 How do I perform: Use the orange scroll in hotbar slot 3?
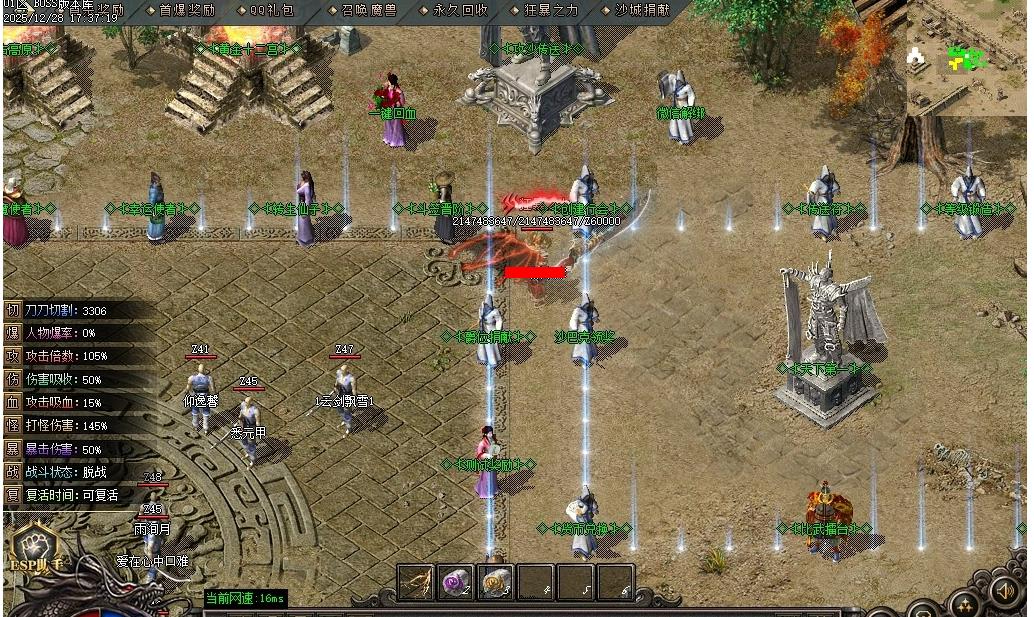(495, 582)
